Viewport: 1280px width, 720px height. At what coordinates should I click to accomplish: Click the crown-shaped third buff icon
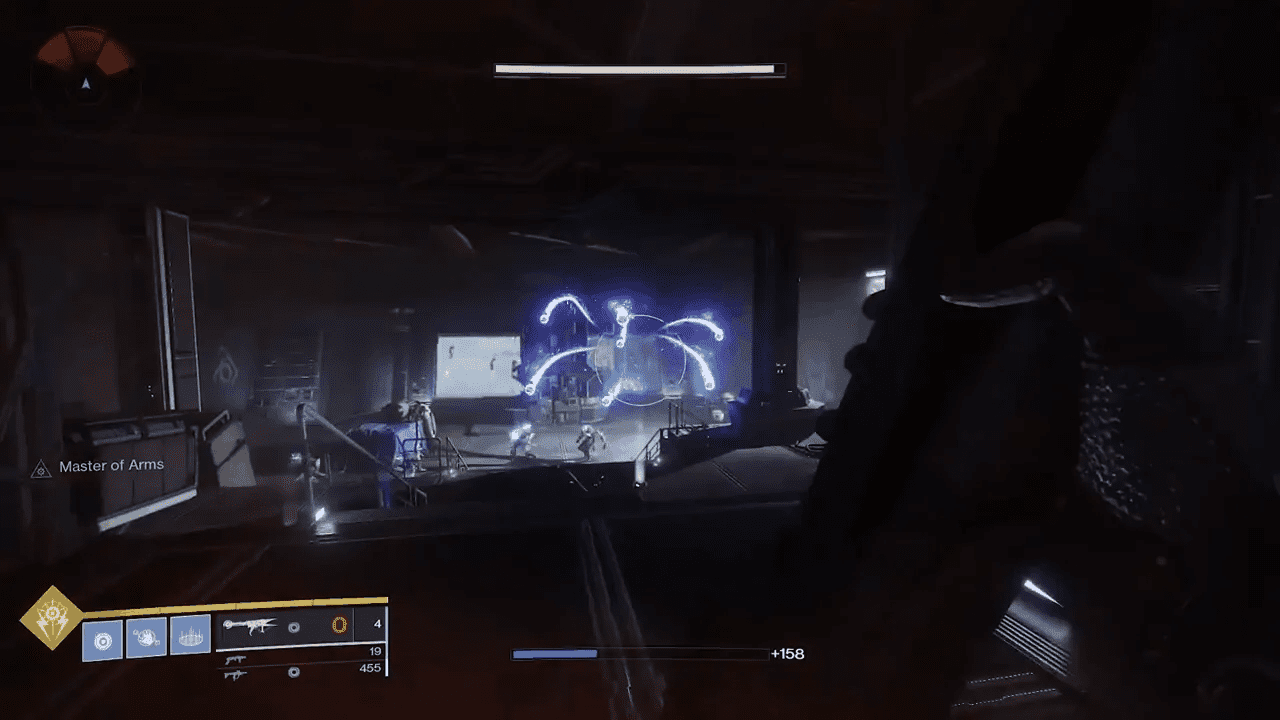coord(189,637)
